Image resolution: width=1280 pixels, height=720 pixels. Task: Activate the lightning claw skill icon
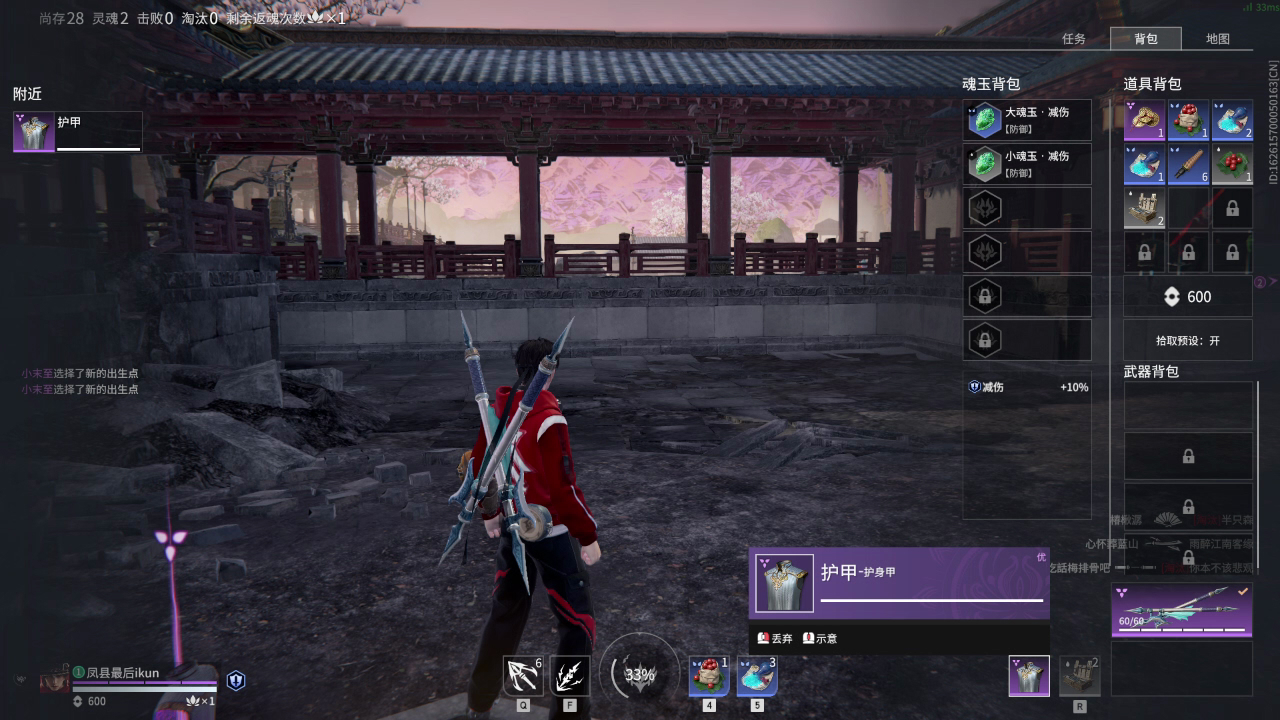pos(570,676)
